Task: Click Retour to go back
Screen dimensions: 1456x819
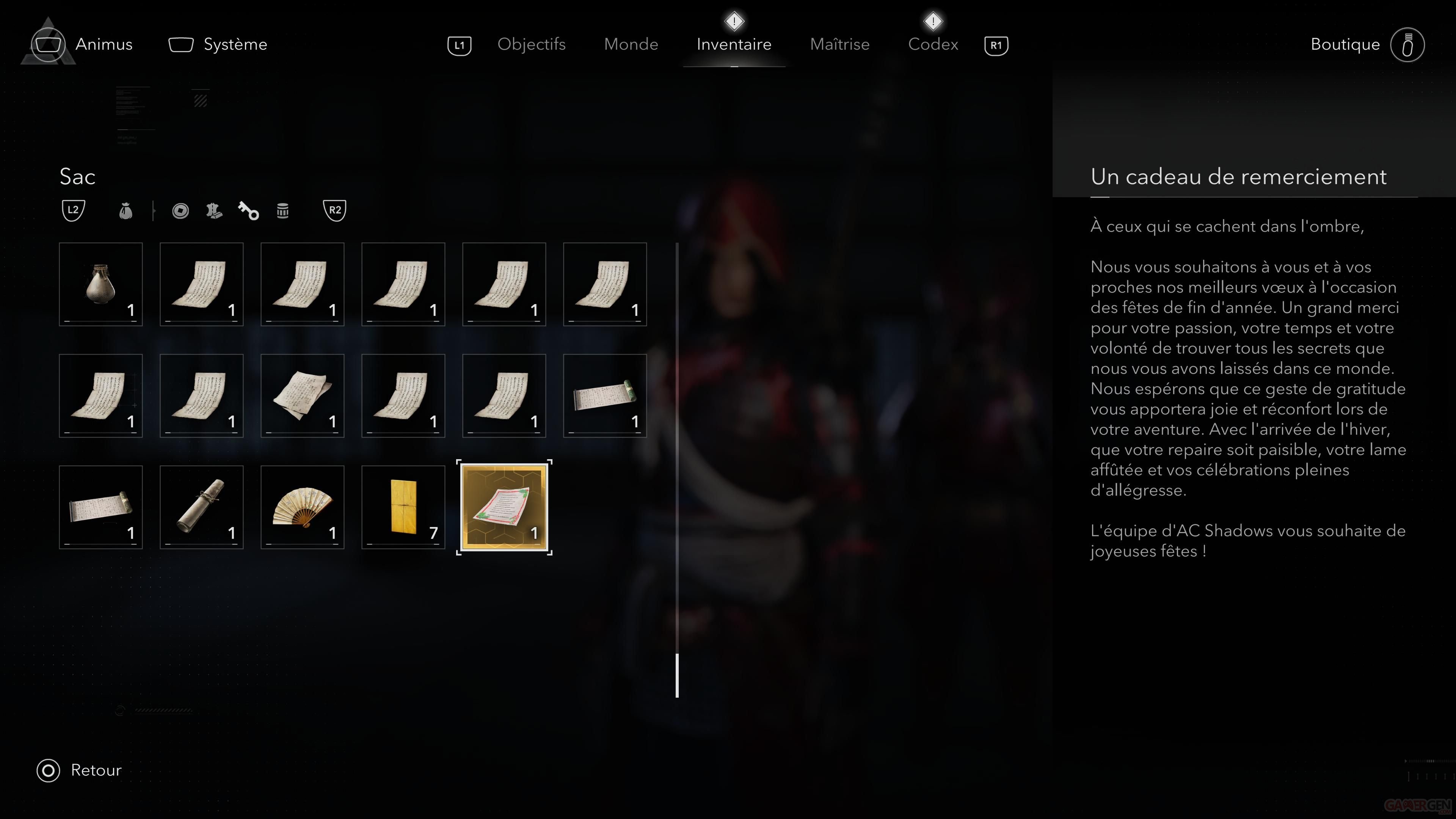Action: 95,770
